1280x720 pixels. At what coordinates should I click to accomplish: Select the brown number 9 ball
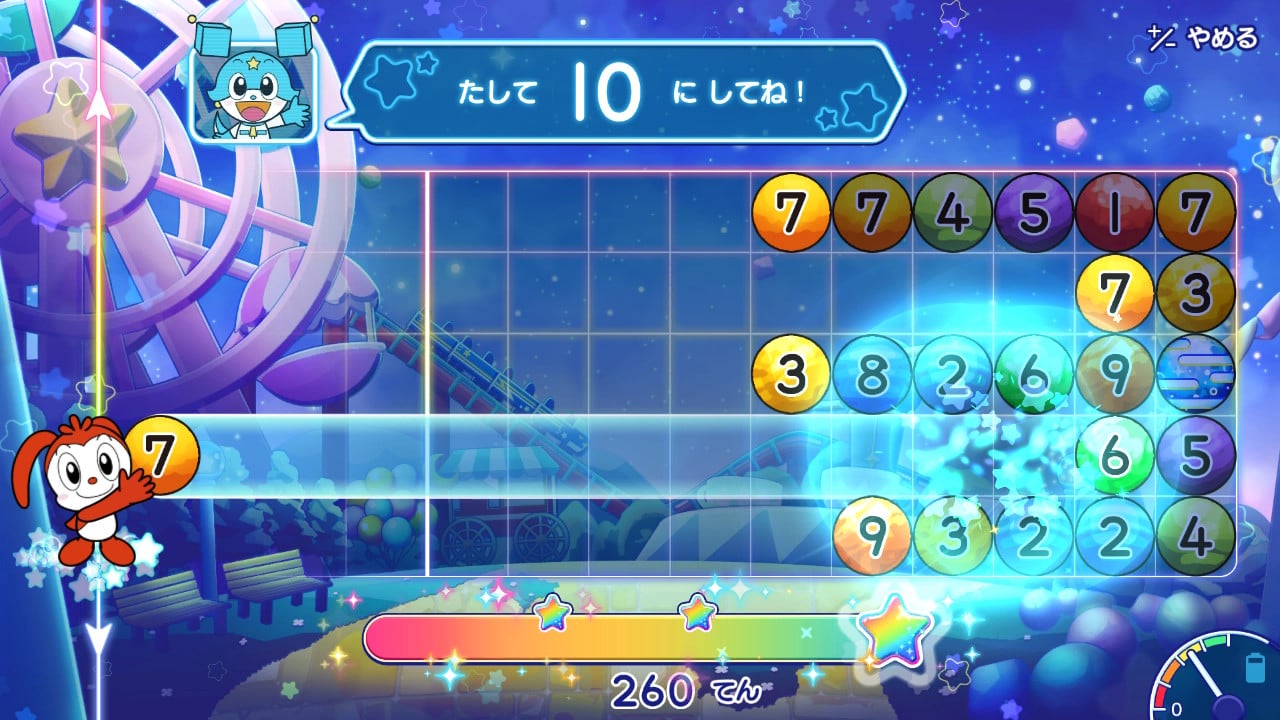pos(1114,374)
